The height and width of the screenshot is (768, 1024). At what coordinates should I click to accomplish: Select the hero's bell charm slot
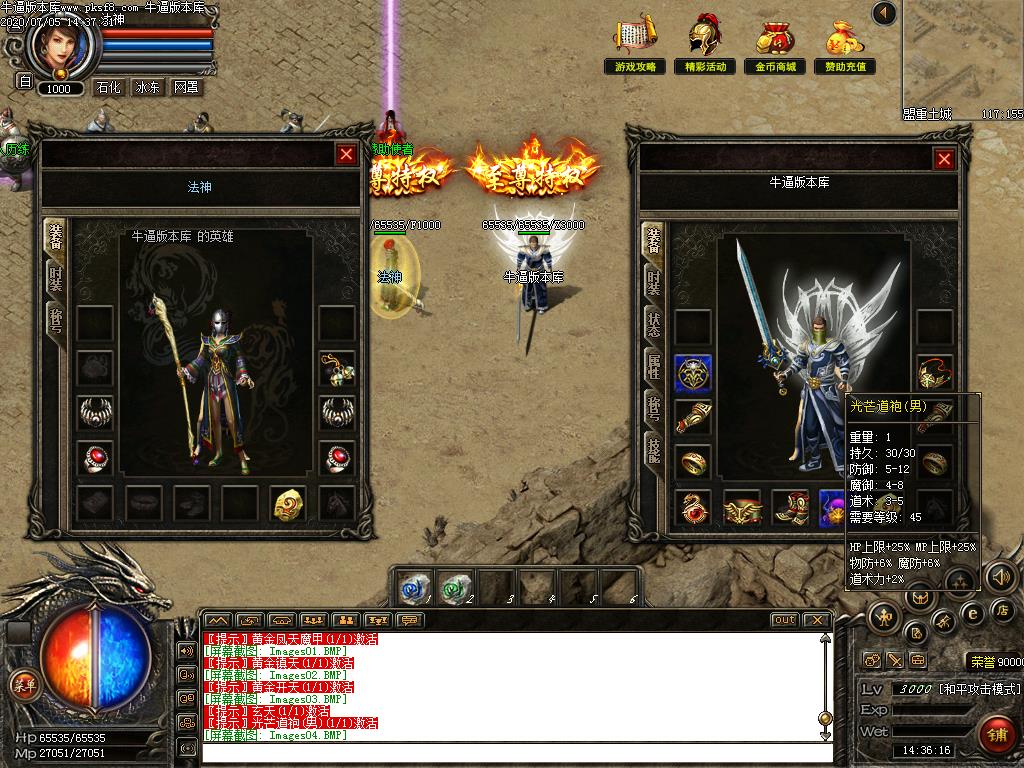click(x=337, y=369)
